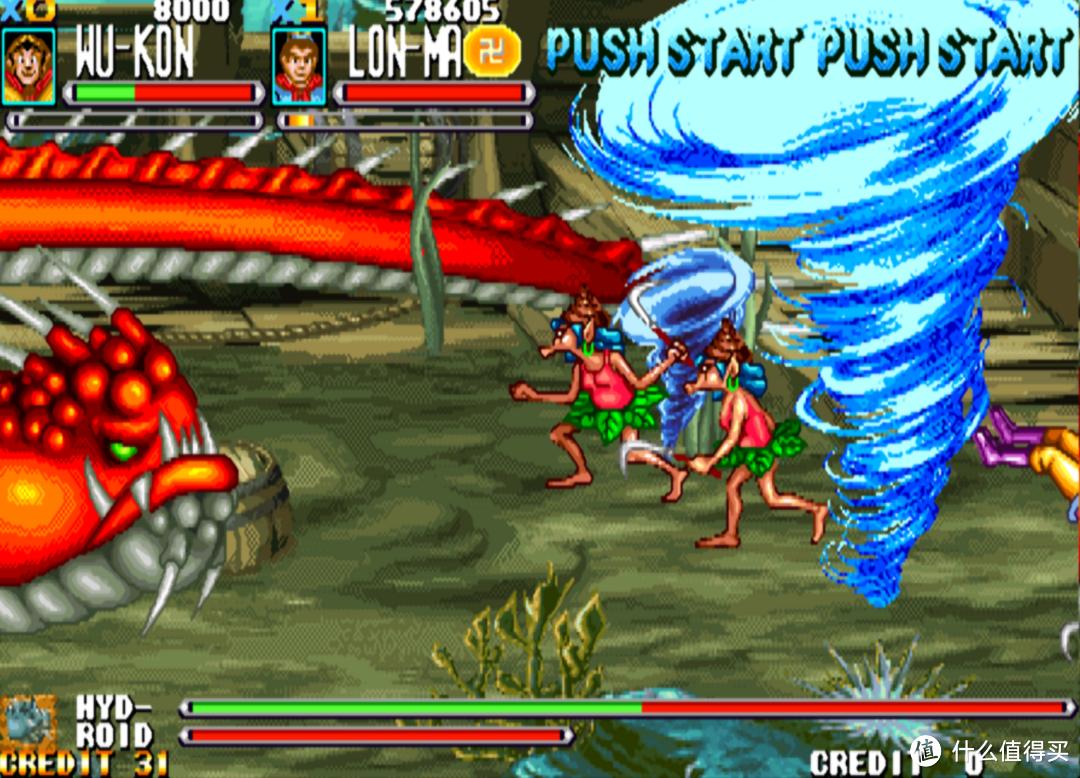Select the Wu-Kon player portrait
The height and width of the screenshot is (778, 1080).
click(28, 66)
